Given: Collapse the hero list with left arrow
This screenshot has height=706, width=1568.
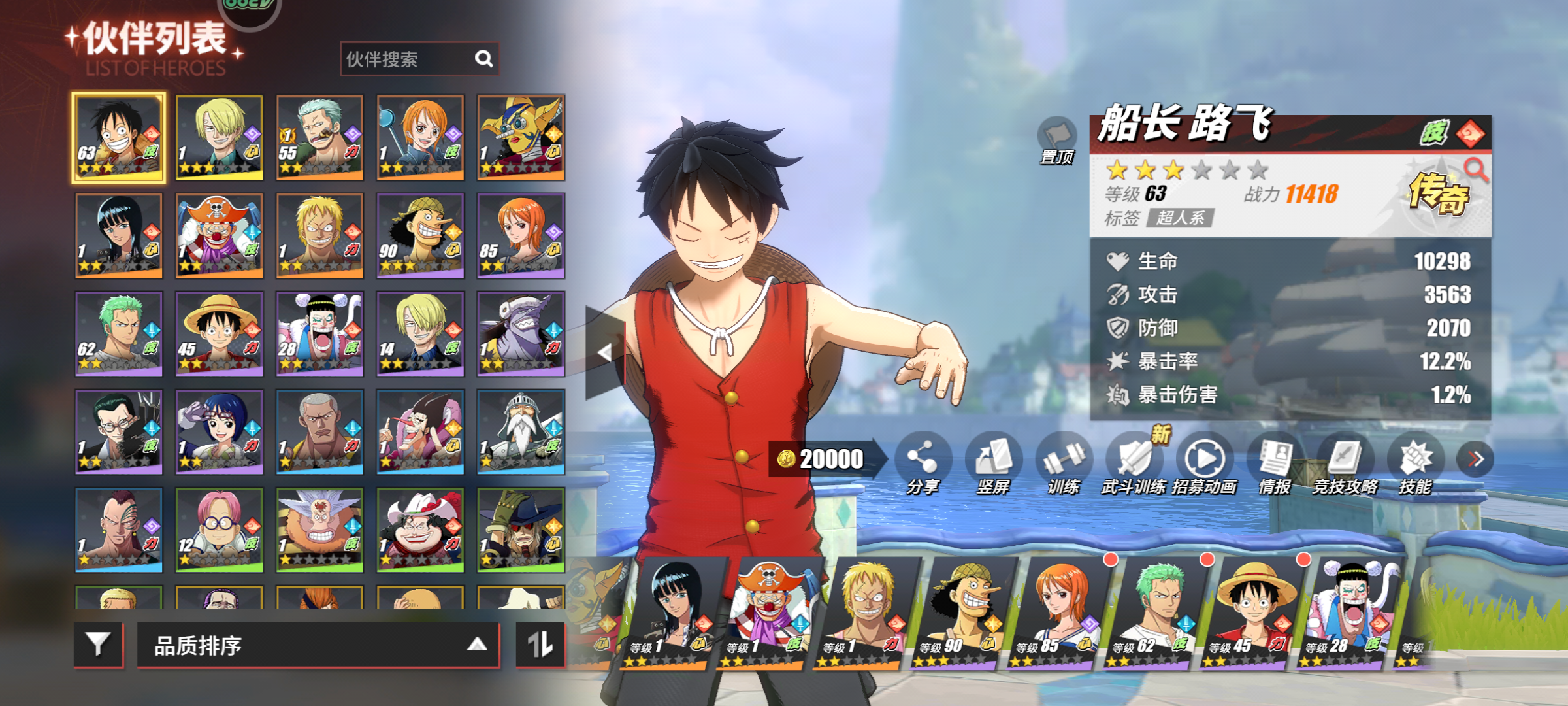Looking at the screenshot, I should 605,353.
